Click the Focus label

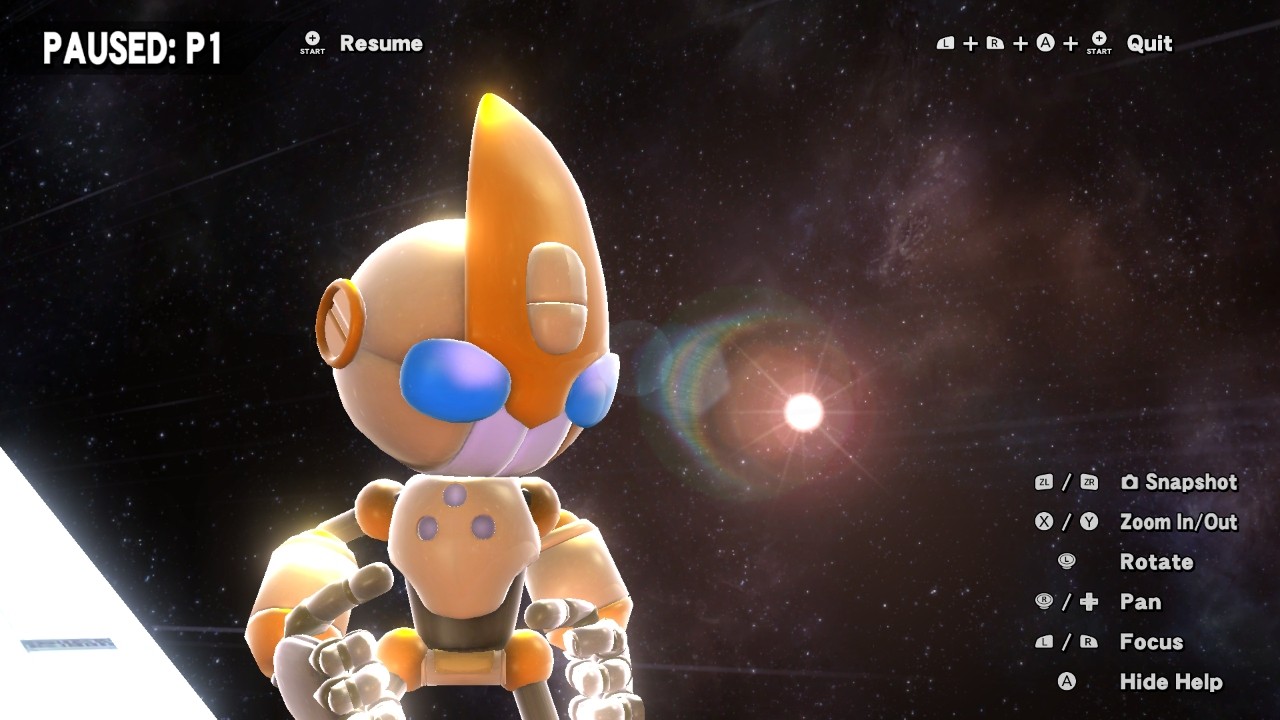1154,641
